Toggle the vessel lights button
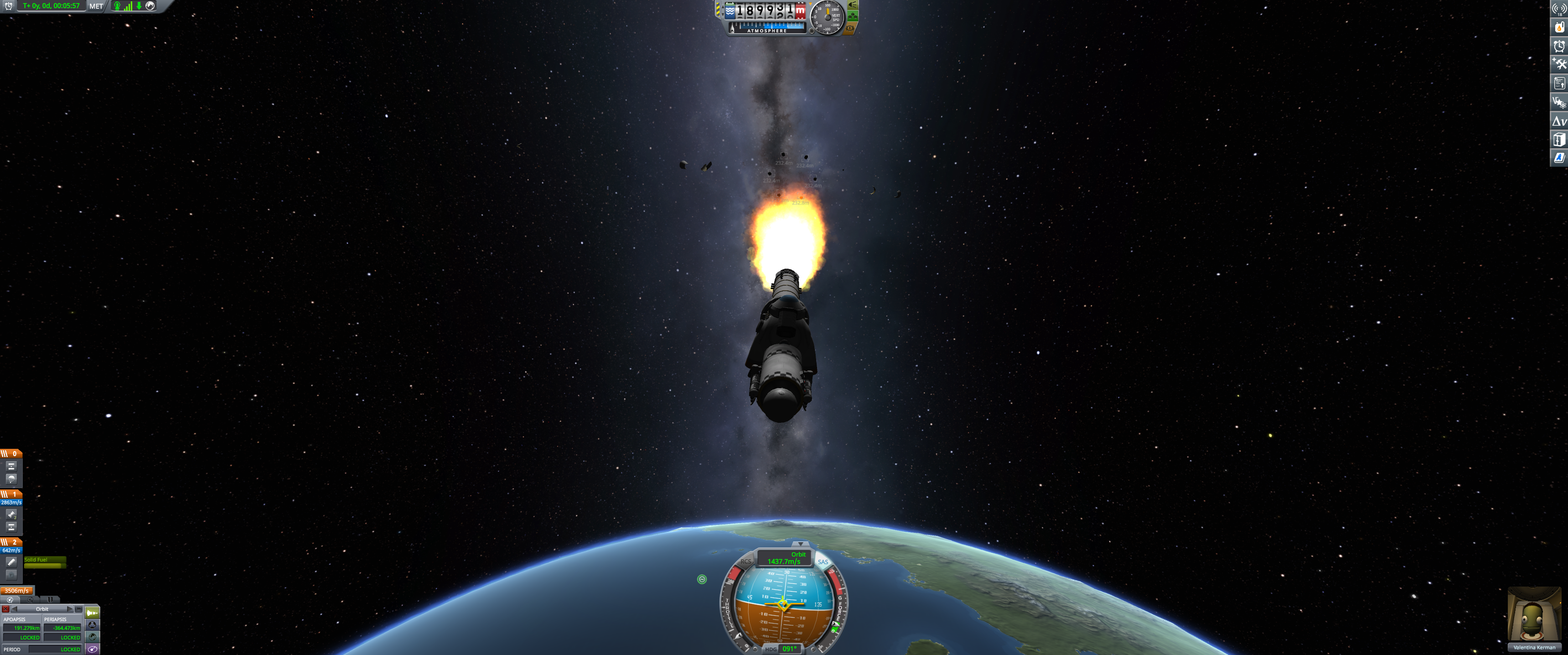Viewport: 1568px width, 655px height. pyautogui.click(x=853, y=4)
